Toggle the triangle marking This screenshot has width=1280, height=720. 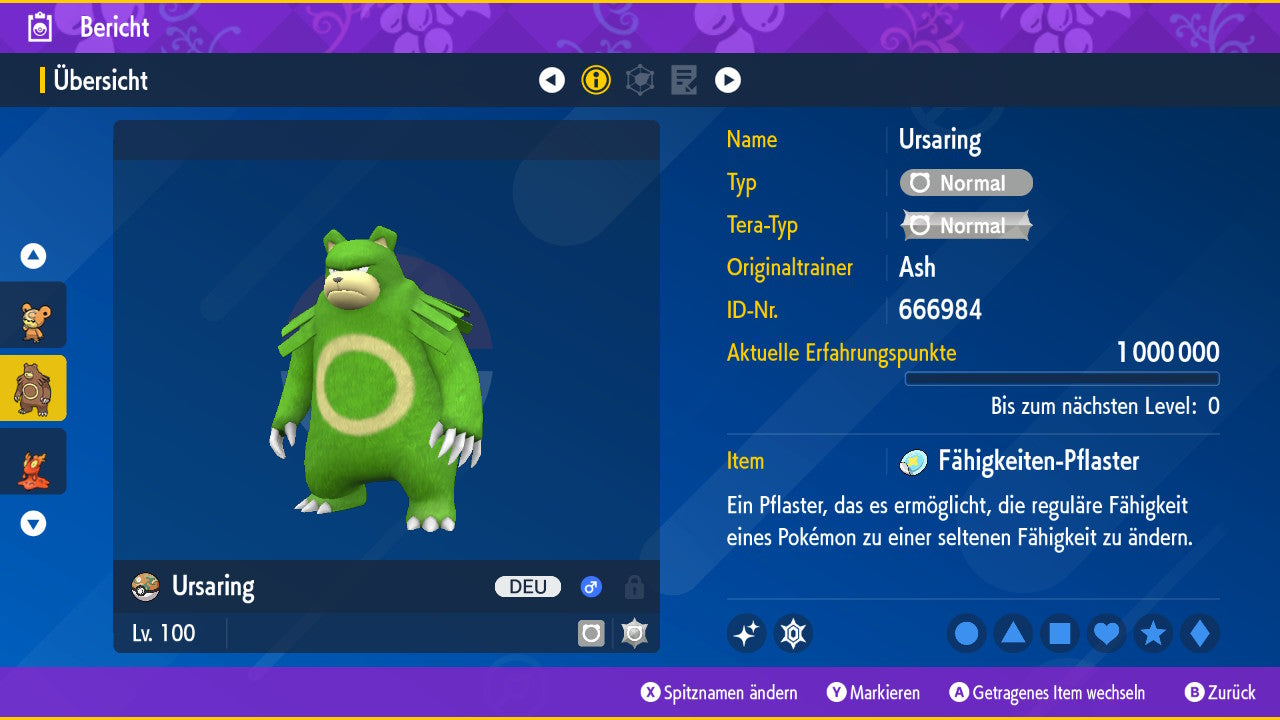[1013, 633]
